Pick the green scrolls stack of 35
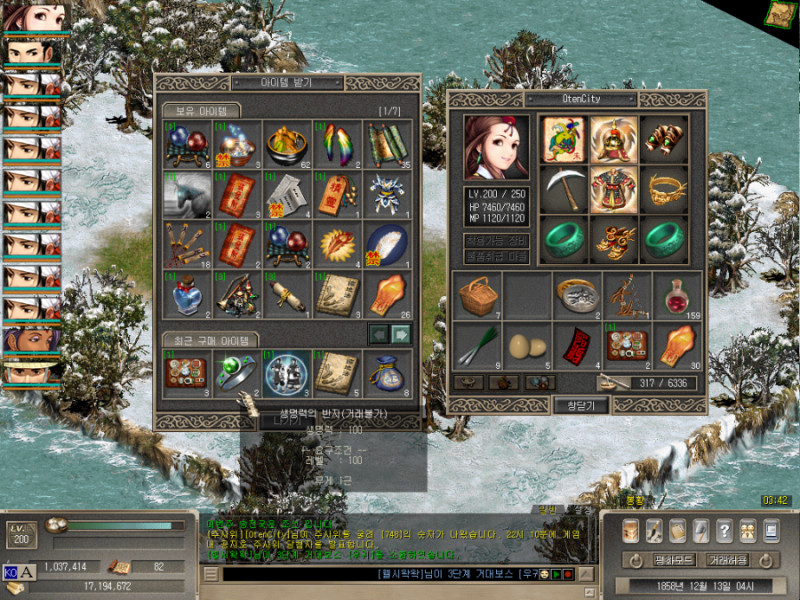 [x=388, y=143]
